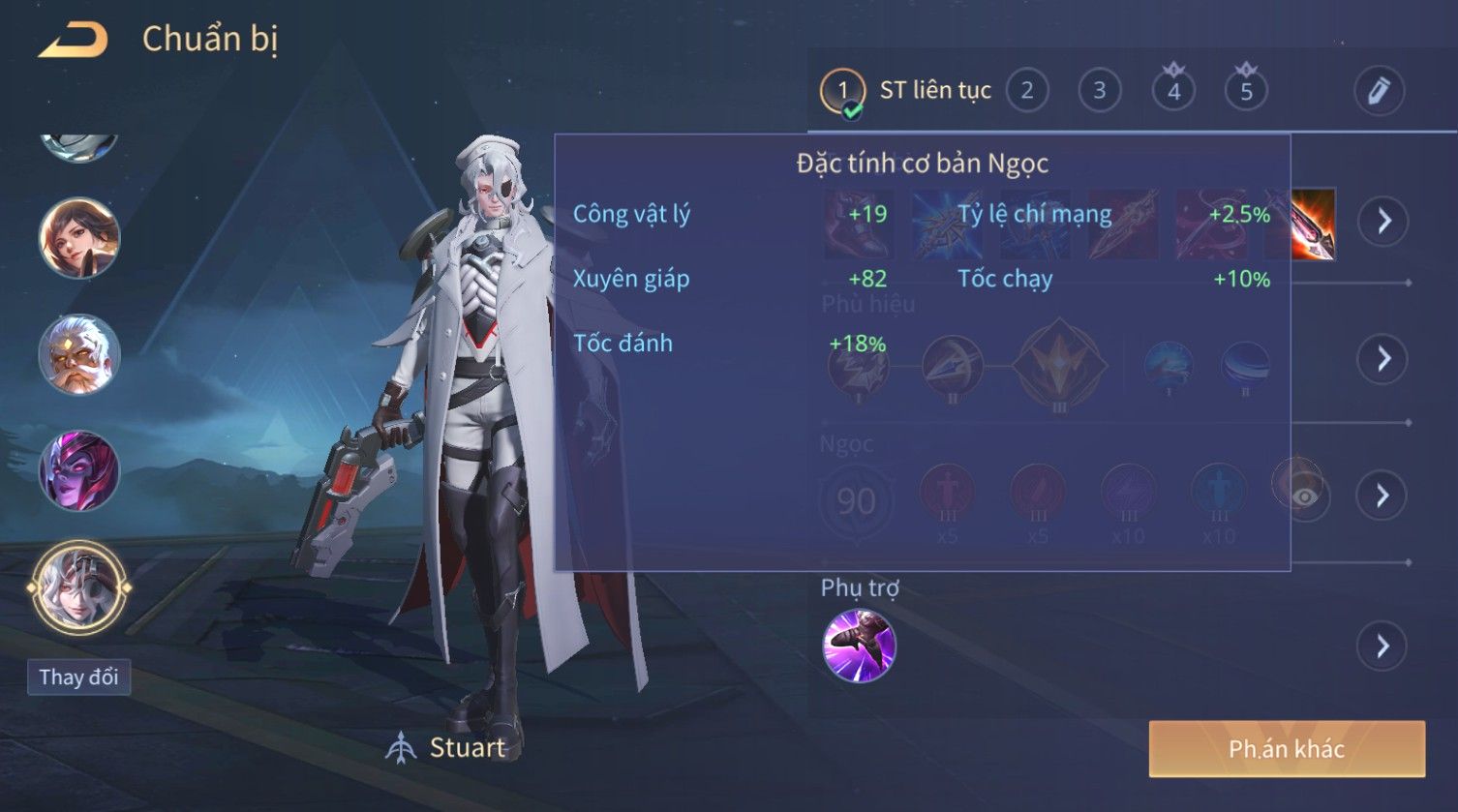
Task: Choose build preset 5
Action: click(1246, 91)
